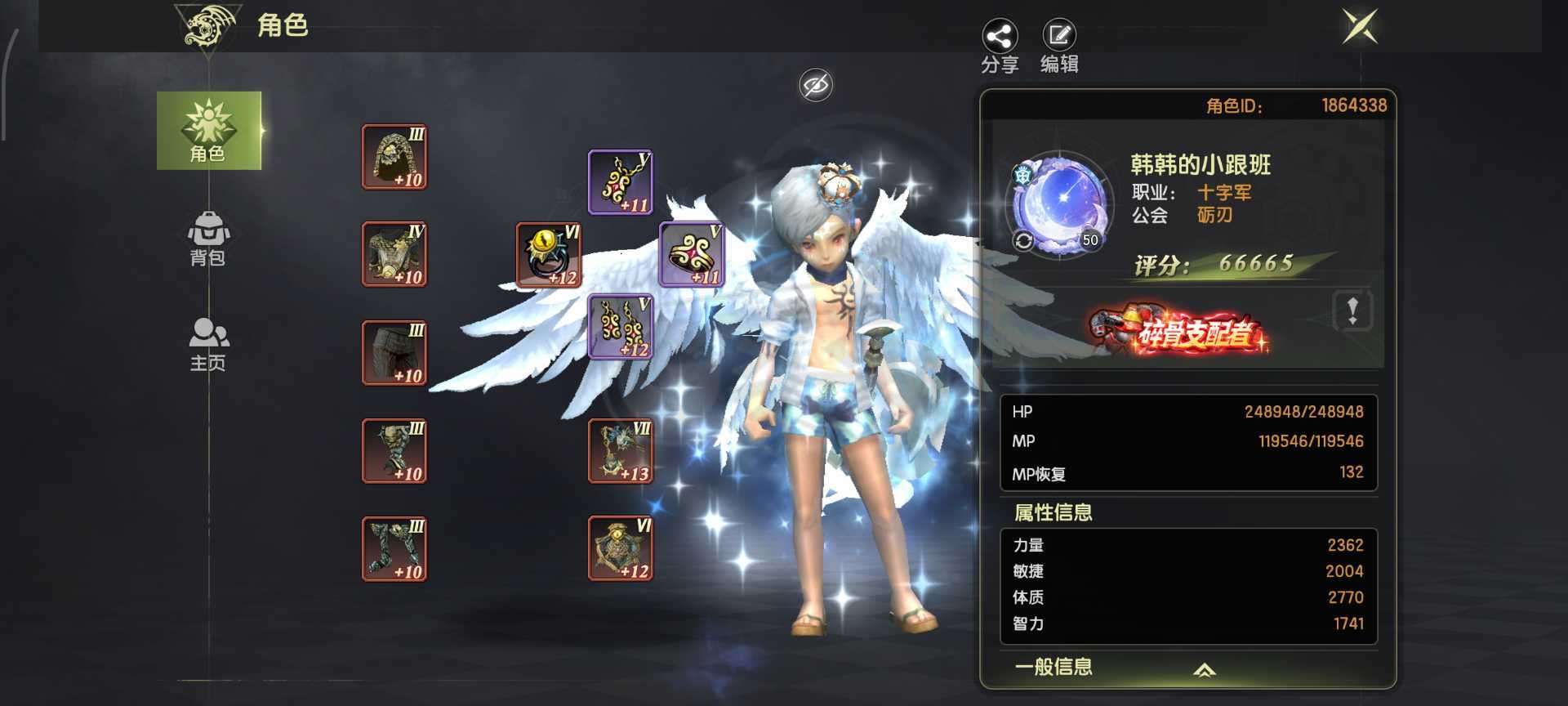Image resolution: width=1568 pixels, height=706 pixels.
Task: Inspect the +10 pants equipment slot
Action: click(x=394, y=352)
